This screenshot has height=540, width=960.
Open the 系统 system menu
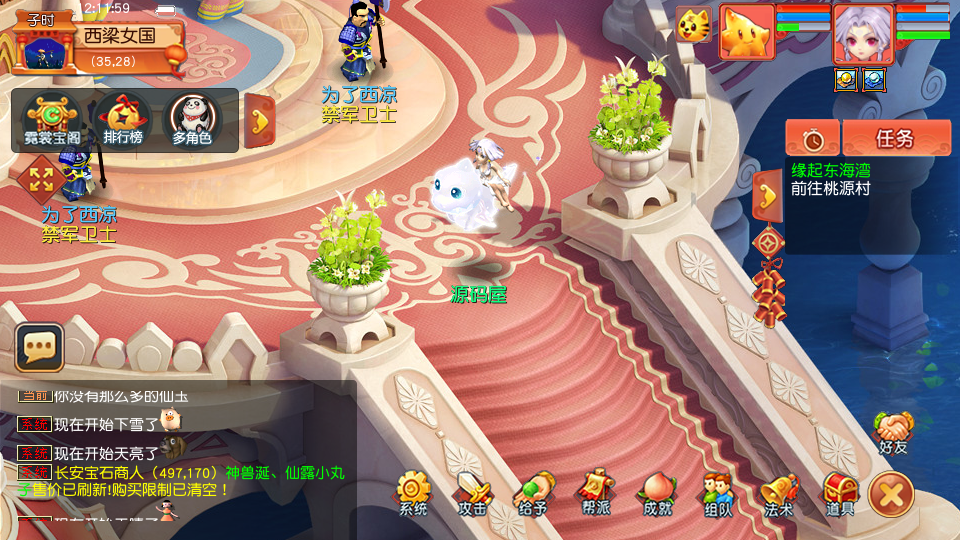(413, 494)
